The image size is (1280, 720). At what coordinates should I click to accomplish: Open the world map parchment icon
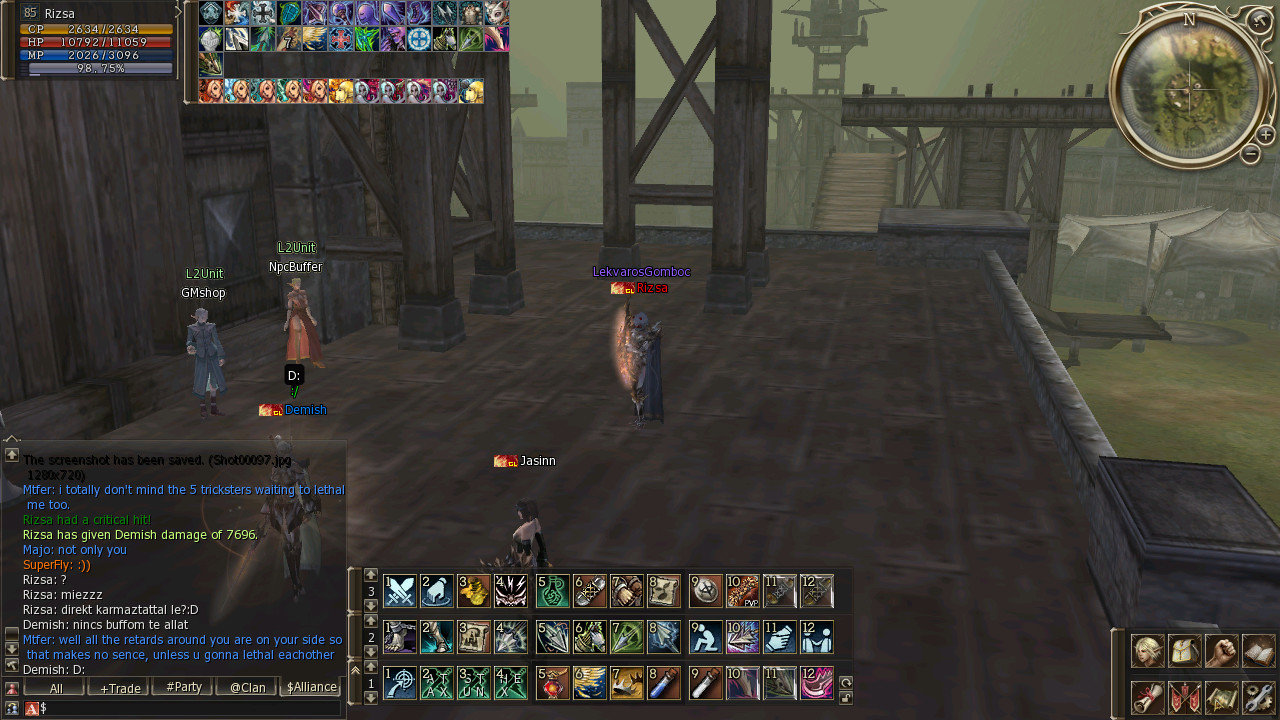(x=1221, y=697)
